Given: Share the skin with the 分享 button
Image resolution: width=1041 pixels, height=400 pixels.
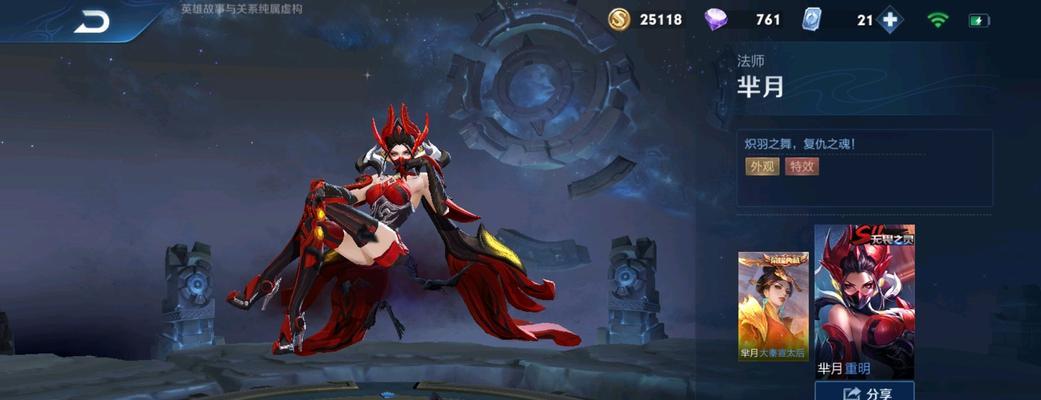Looking at the screenshot, I should (x=864, y=392).
